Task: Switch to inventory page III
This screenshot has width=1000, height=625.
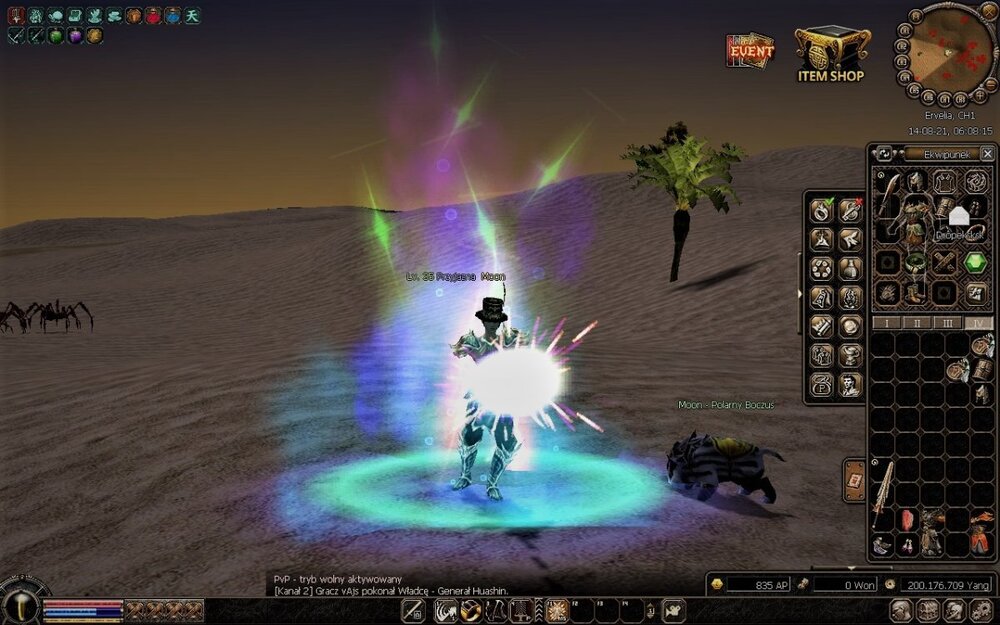Action: pos(948,323)
